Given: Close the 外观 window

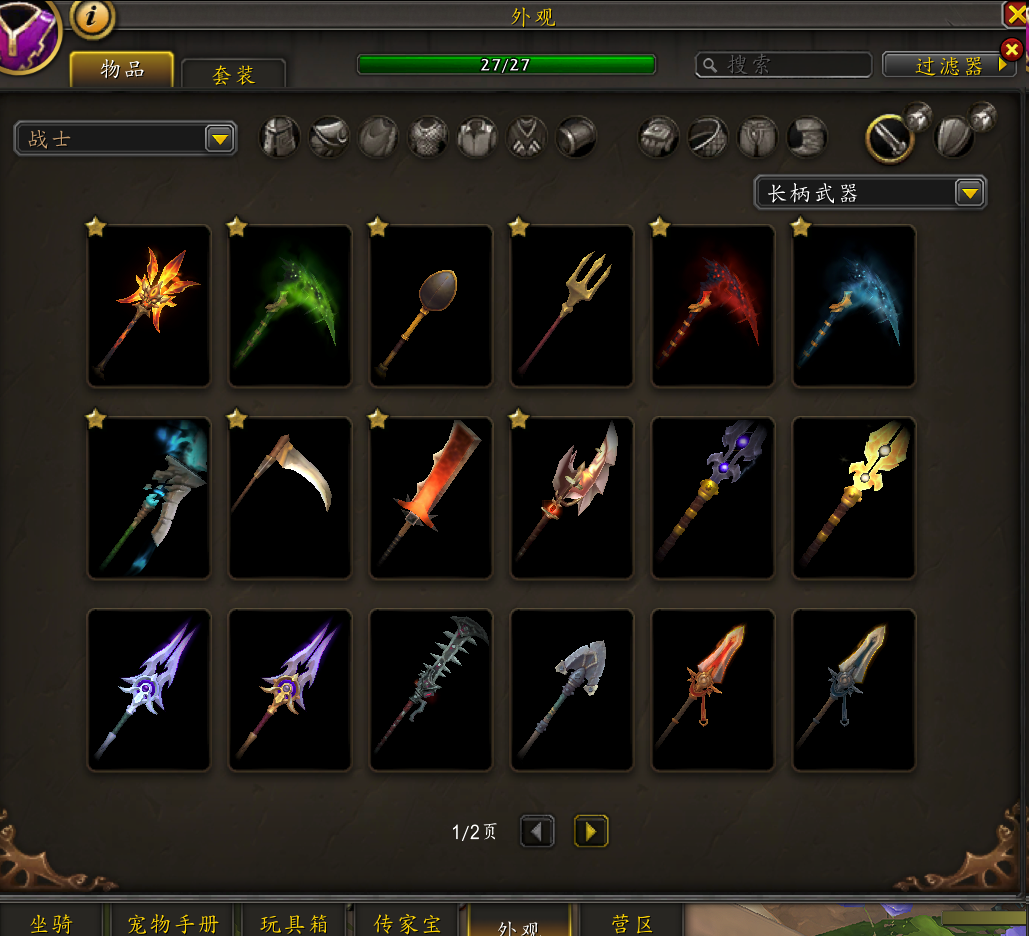Looking at the screenshot, I should (1015, 13).
